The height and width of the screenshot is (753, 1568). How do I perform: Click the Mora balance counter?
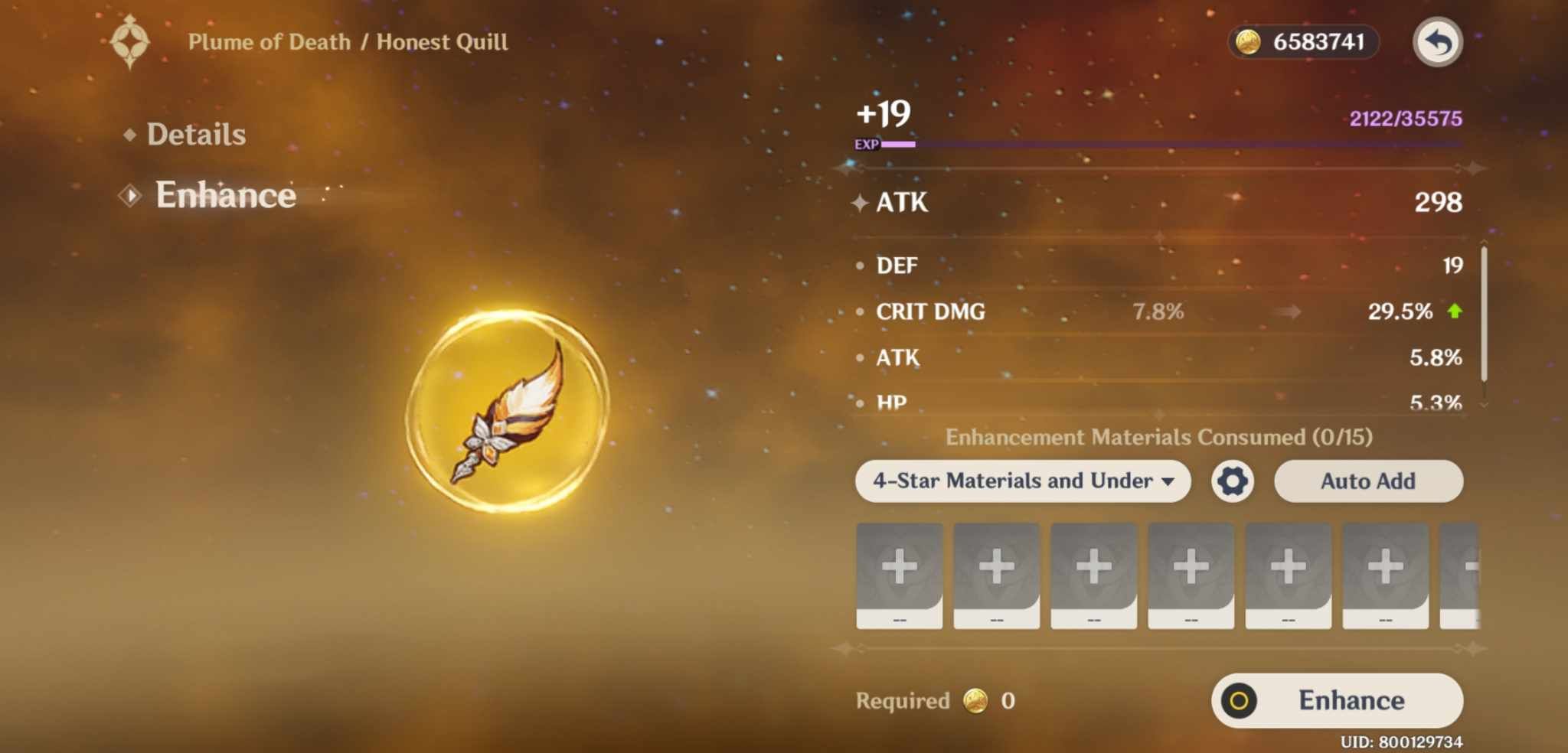pos(1303,42)
